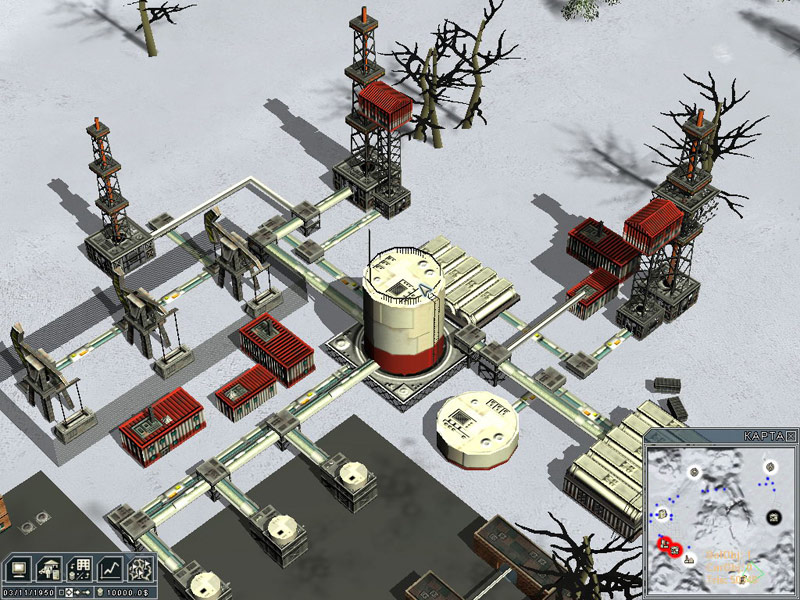The height and width of the screenshot is (600, 800).
Task: Open the computer monitor menu button
Action: (17, 566)
